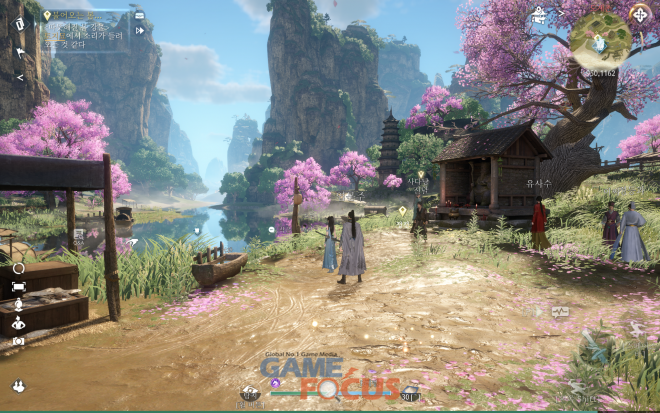Click the diamond group icon in the lower-left corner
Screen dimensions: 660x413
click(x=18, y=386)
